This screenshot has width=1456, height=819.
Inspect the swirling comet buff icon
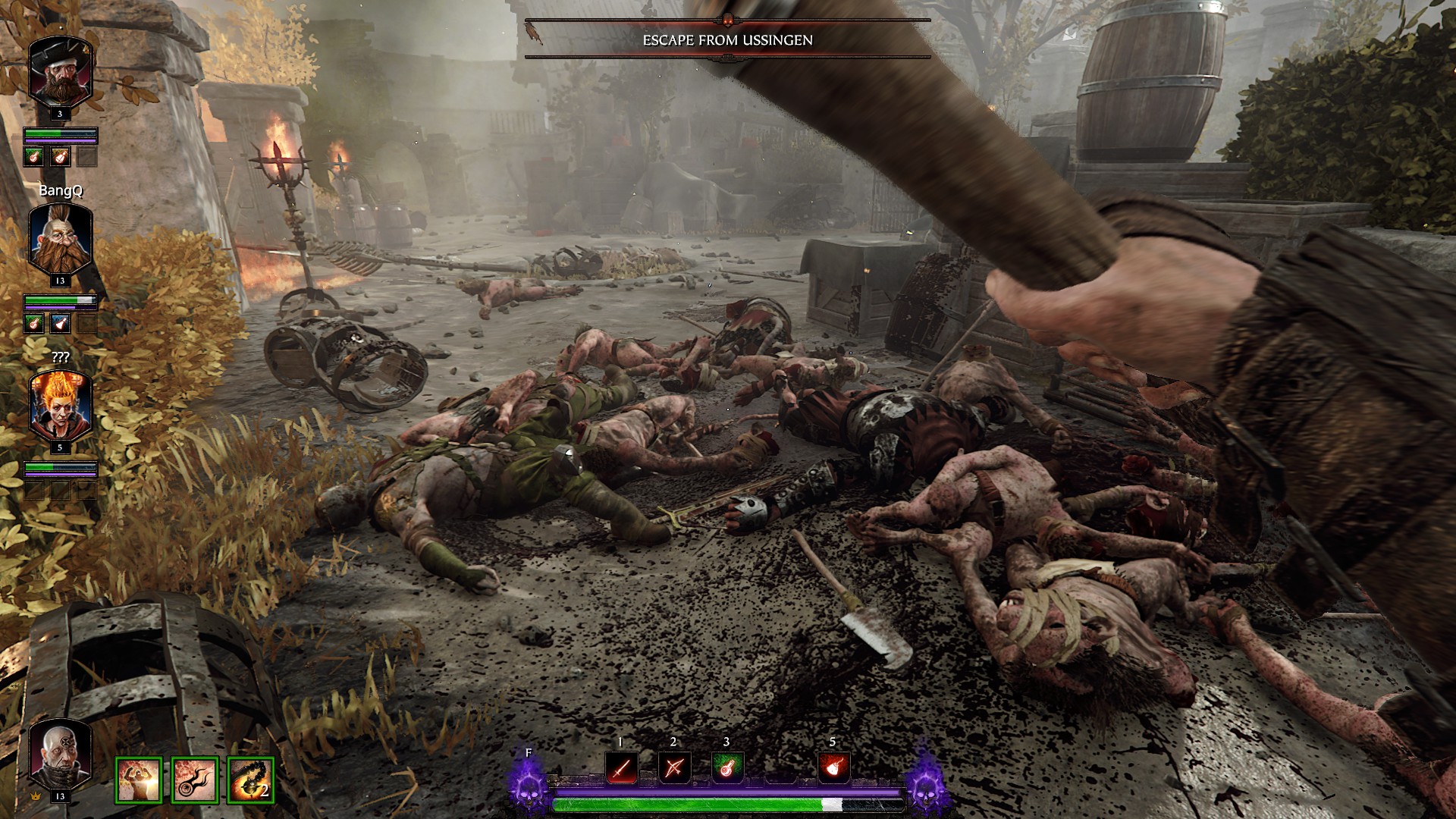coord(195,780)
